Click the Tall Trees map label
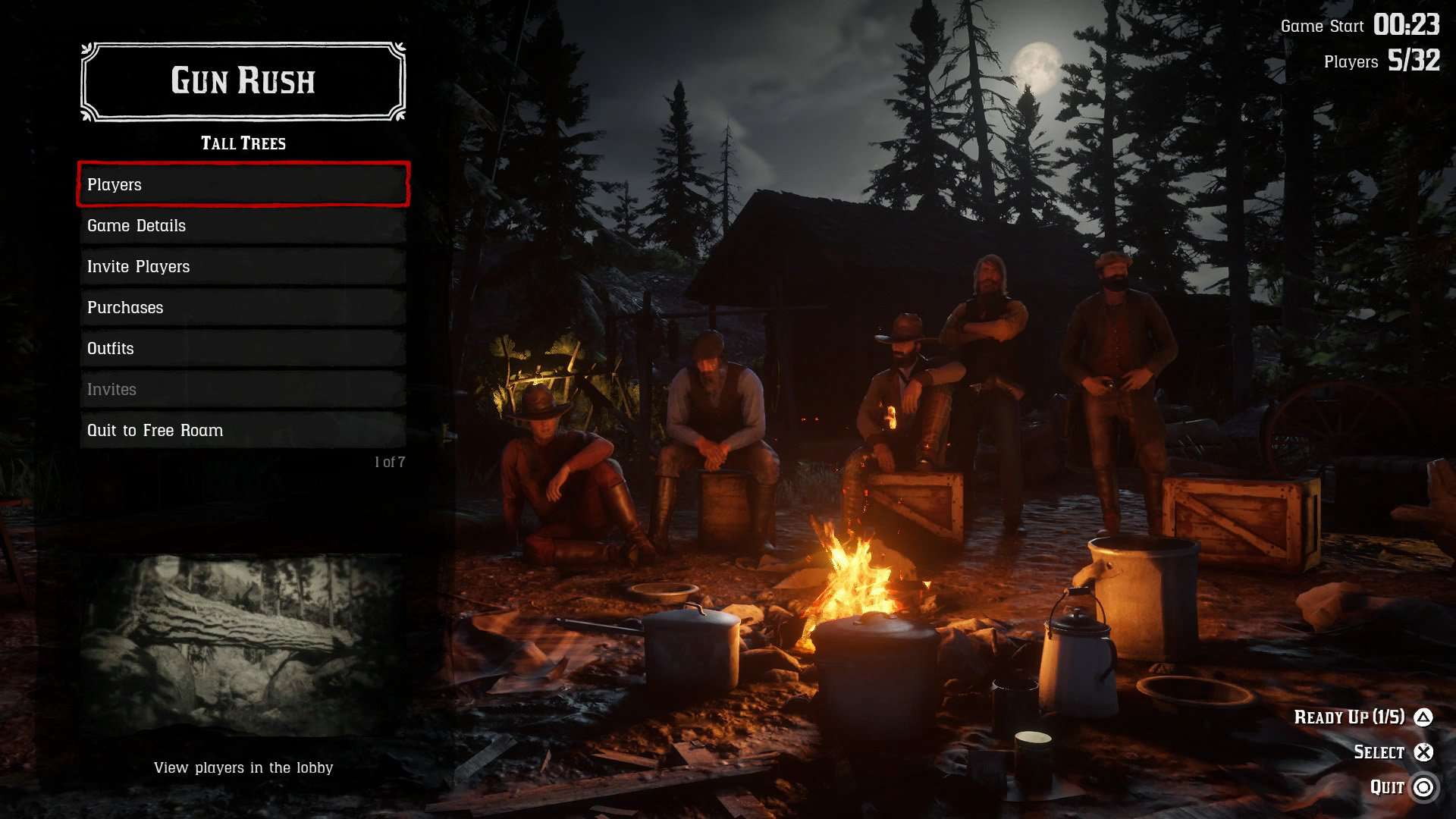 click(x=242, y=143)
